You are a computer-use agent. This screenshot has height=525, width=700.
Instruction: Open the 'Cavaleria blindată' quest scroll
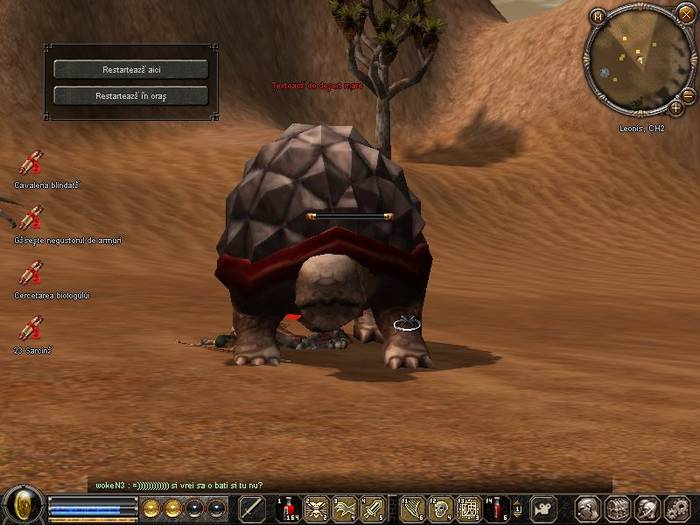(31, 164)
